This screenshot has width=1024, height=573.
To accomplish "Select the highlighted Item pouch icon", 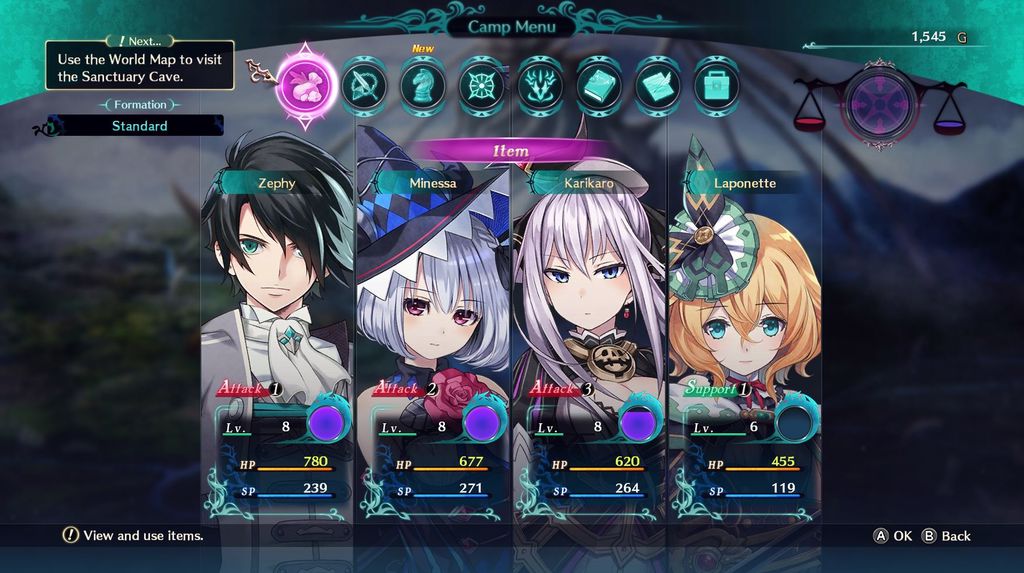I will tap(306, 79).
